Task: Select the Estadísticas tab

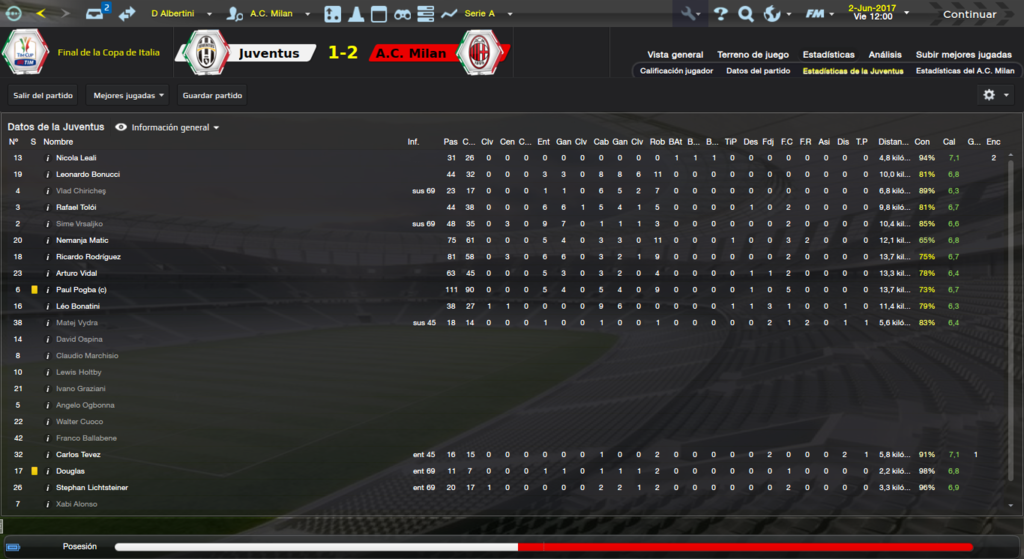Action: pos(827,55)
